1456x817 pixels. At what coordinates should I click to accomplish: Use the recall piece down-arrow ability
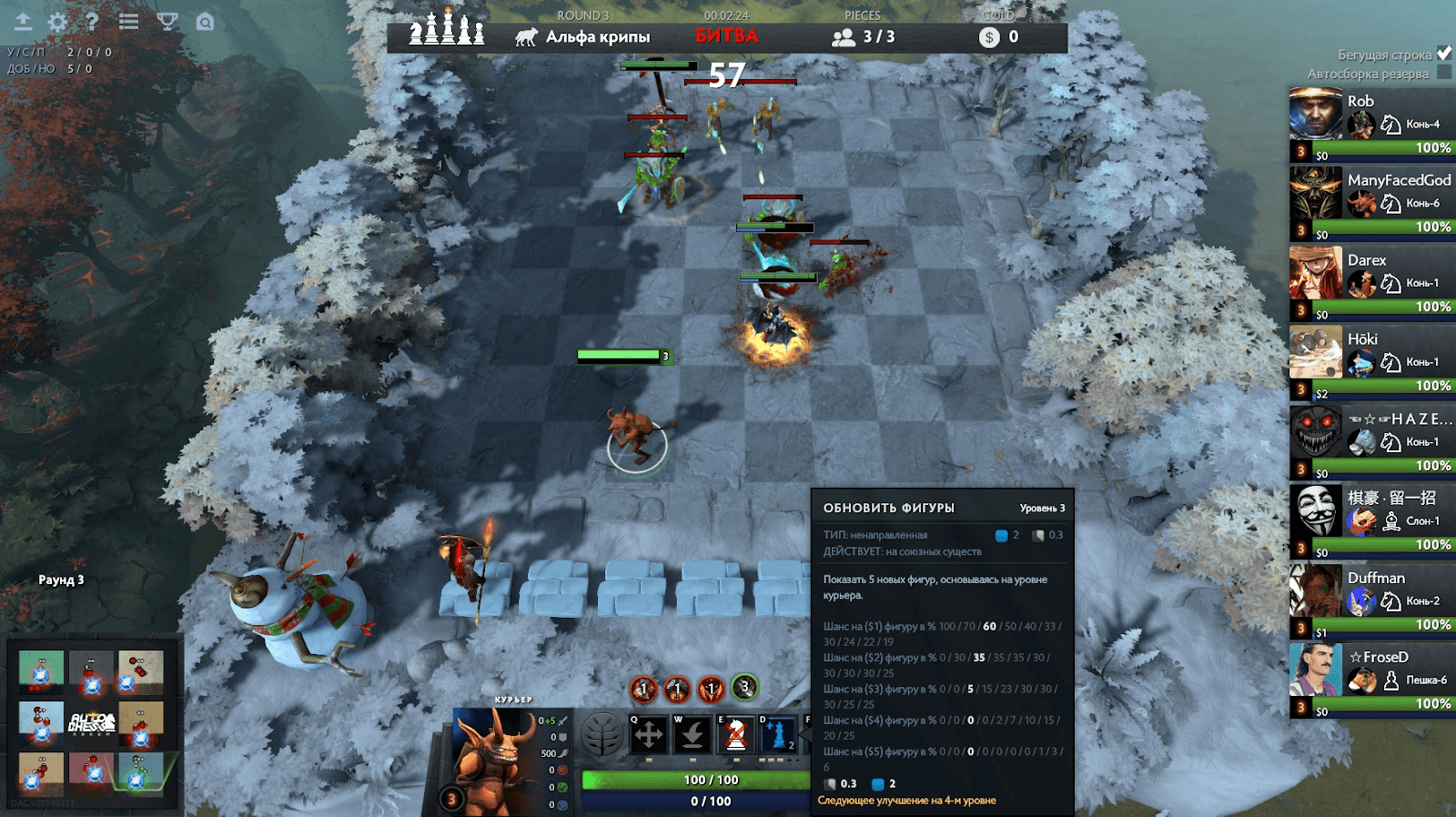693,735
